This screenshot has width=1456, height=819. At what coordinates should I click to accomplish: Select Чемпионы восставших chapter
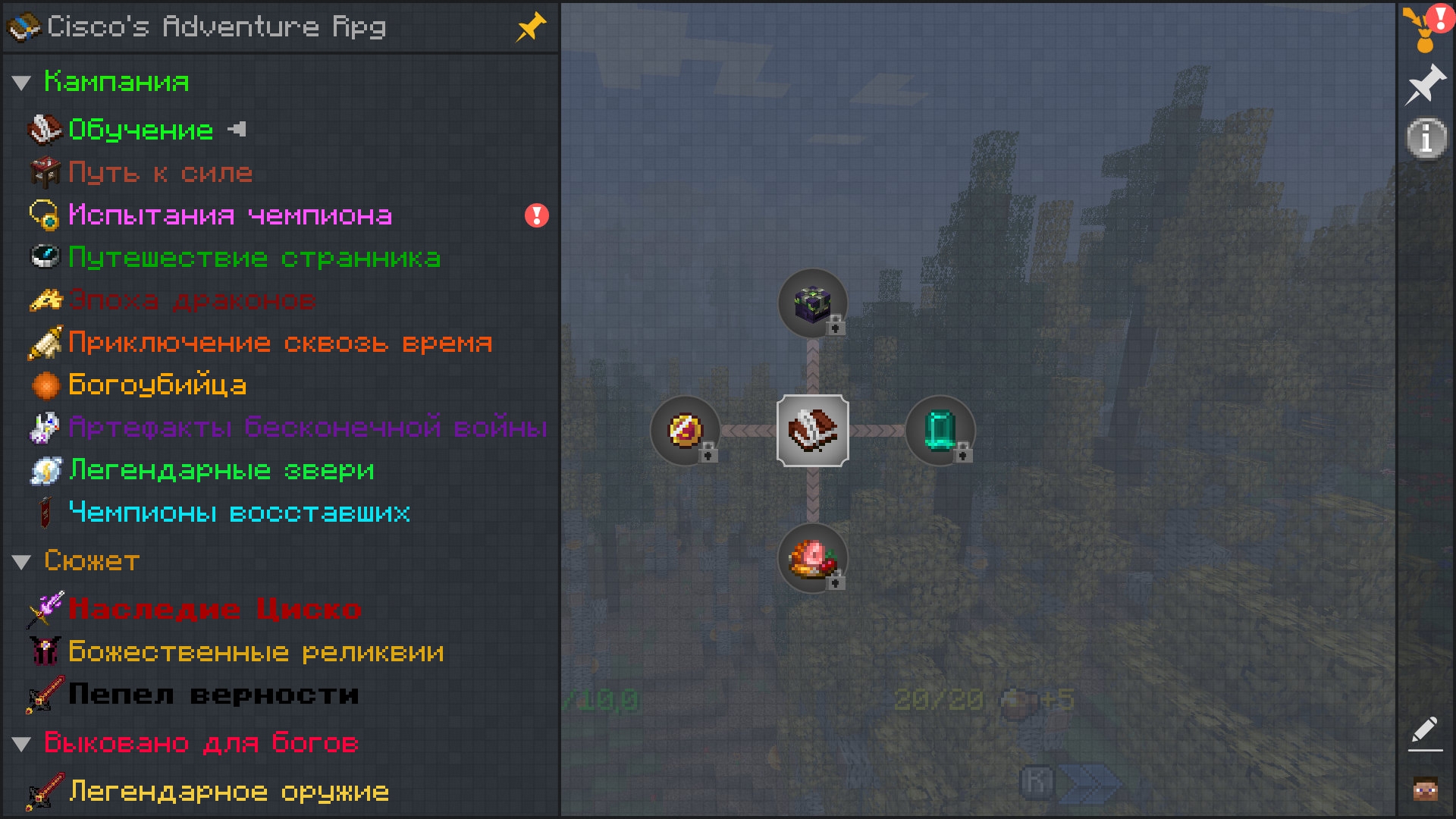click(x=239, y=513)
